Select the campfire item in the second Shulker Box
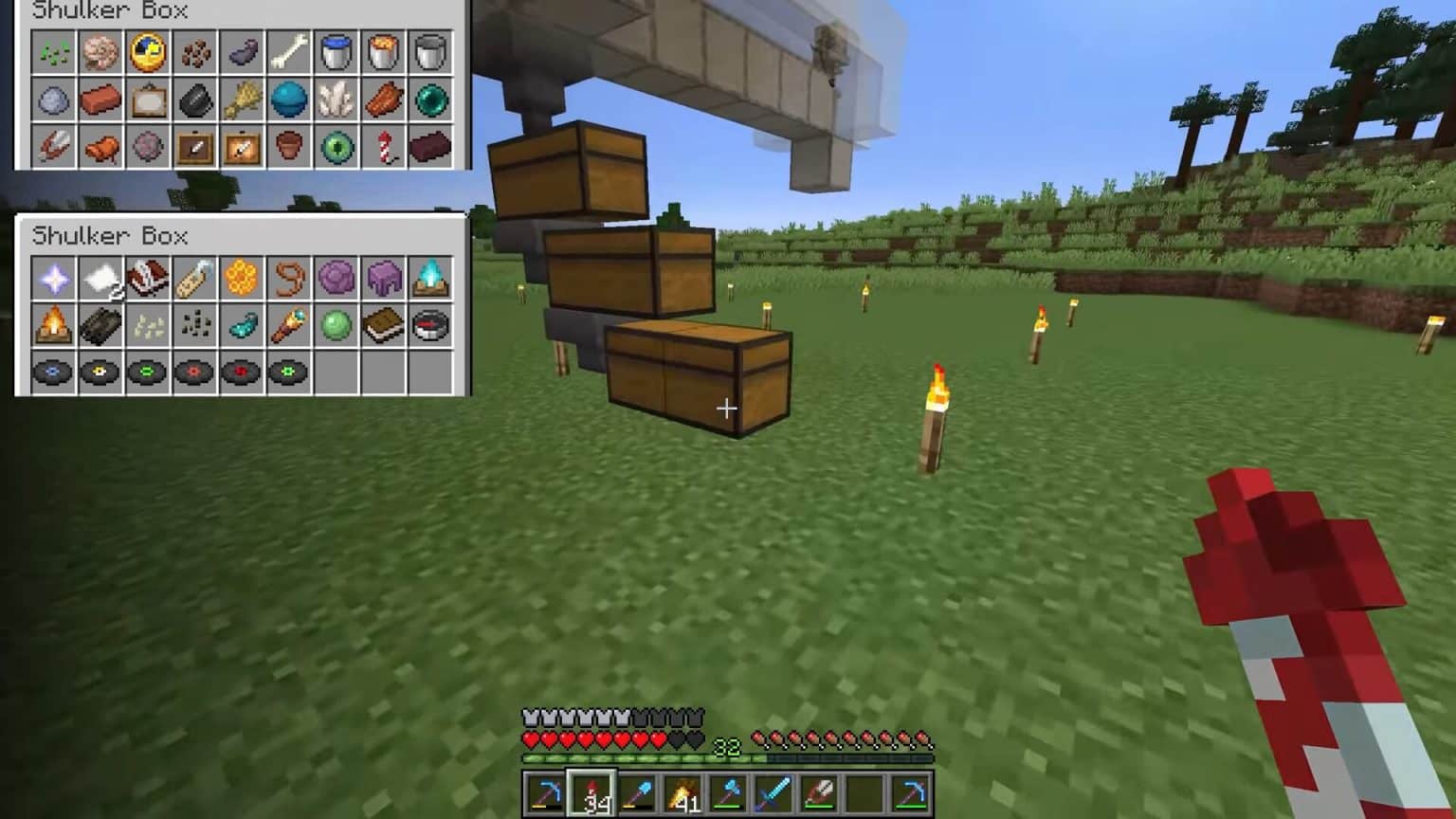 [53, 325]
